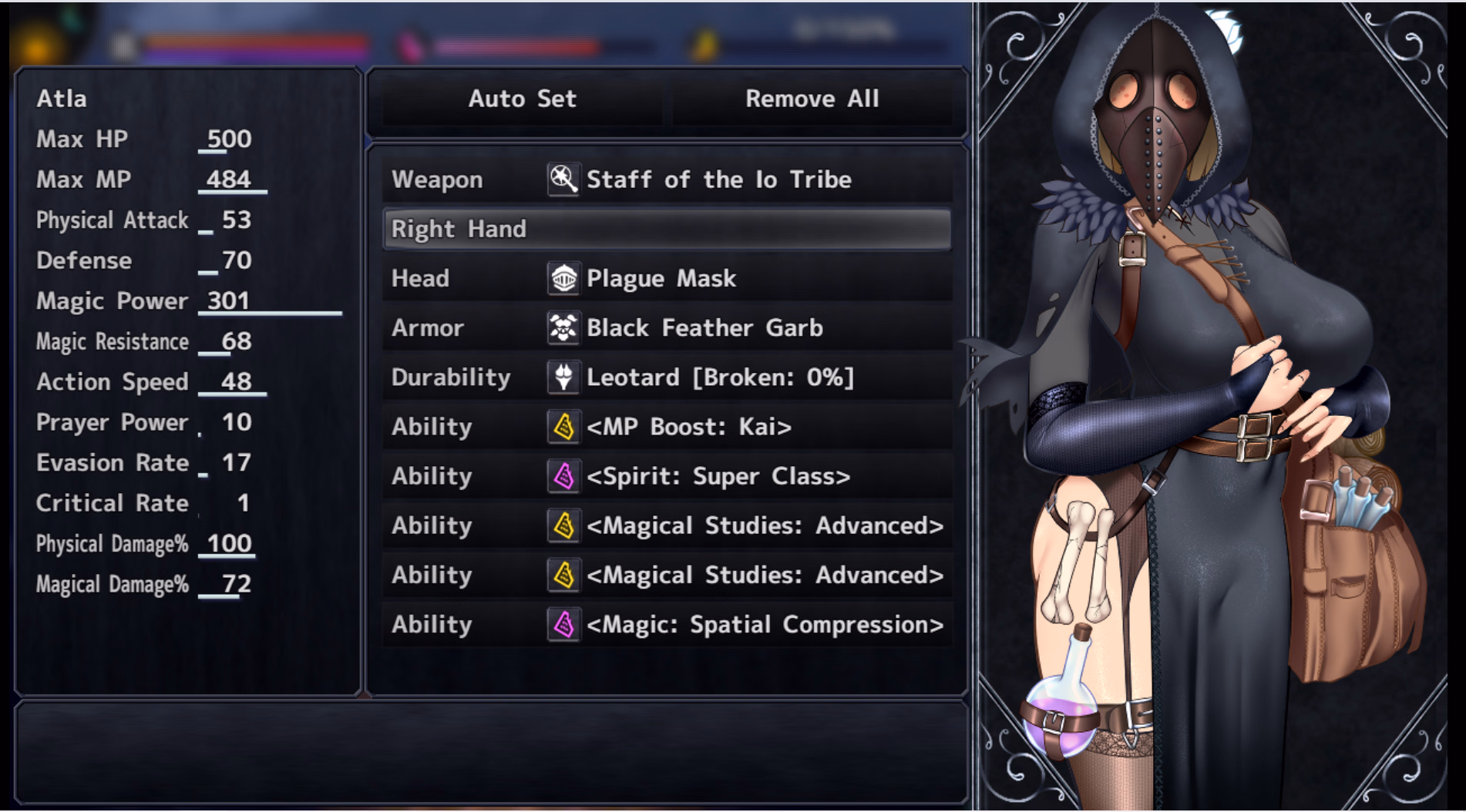
Task: Open the Spirit: Super Class ability slot
Action: click(x=667, y=476)
